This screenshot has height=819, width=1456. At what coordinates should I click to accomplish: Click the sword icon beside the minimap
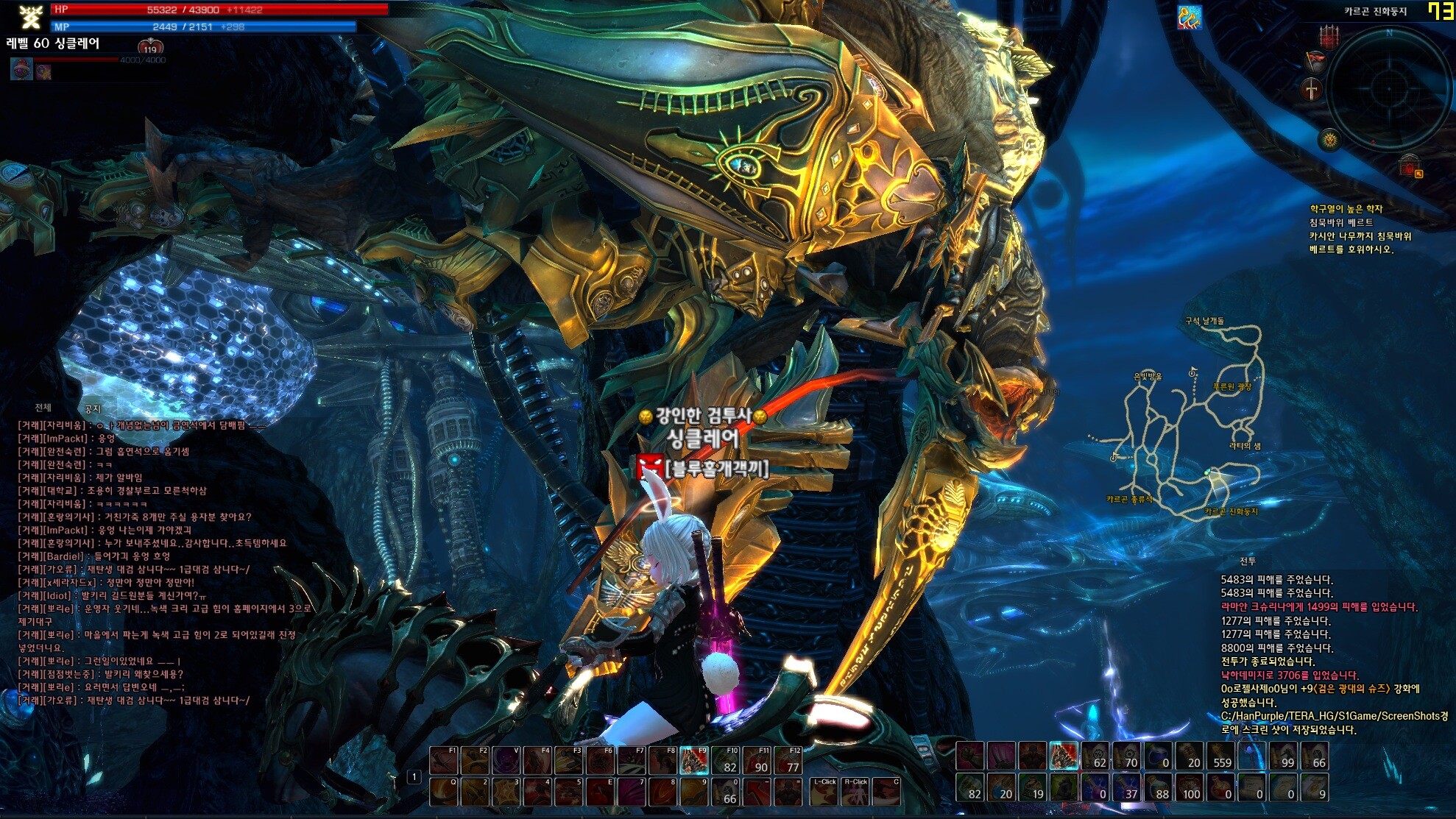1312,91
